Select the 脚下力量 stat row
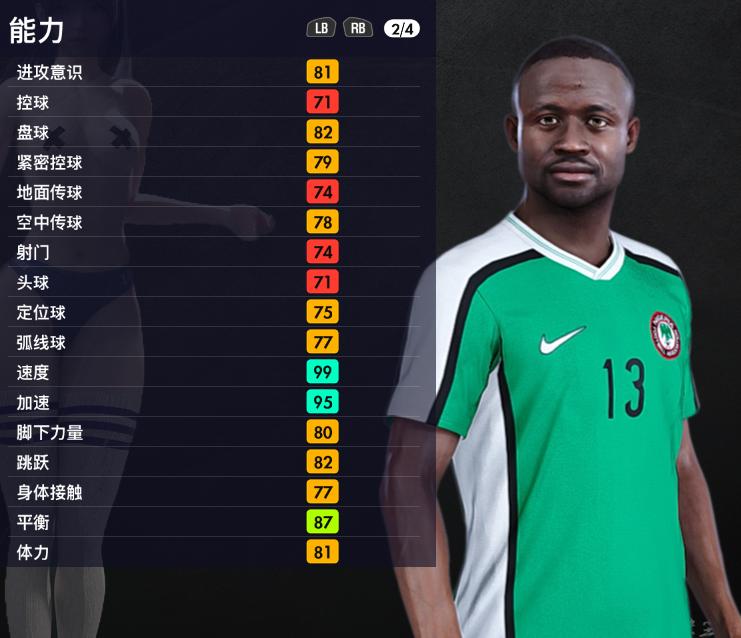Image resolution: width=741 pixels, height=638 pixels. pos(215,432)
